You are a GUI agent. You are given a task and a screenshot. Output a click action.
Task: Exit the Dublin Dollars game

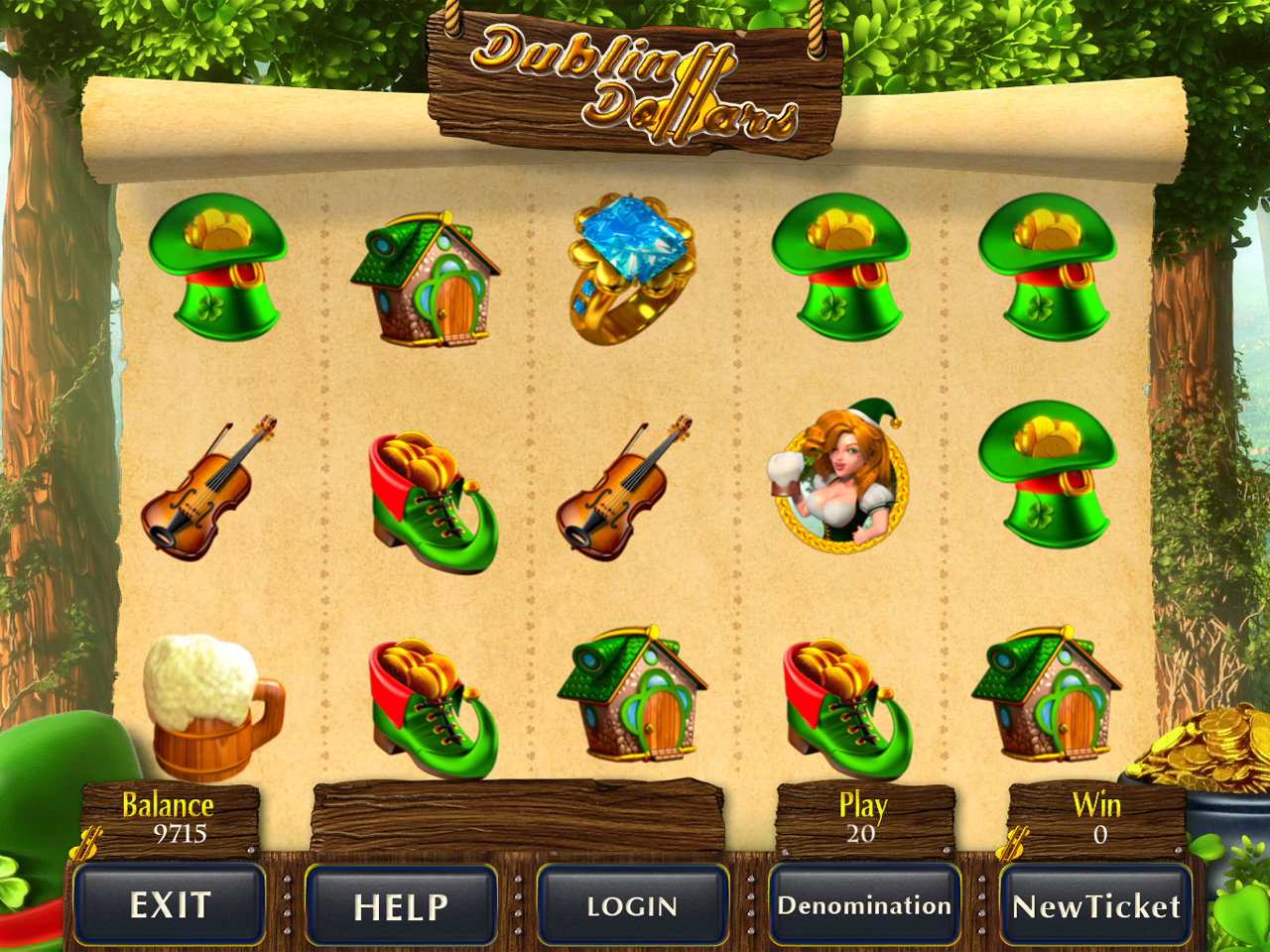pos(170,904)
